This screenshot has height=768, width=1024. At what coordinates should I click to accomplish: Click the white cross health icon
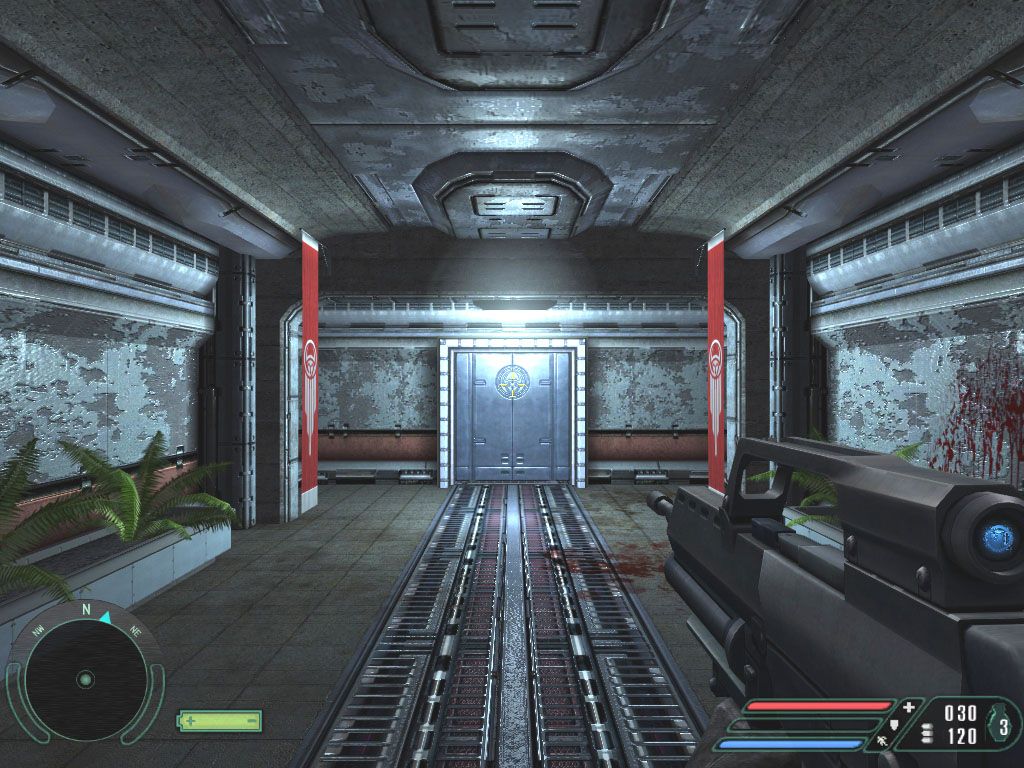[x=908, y=708]
